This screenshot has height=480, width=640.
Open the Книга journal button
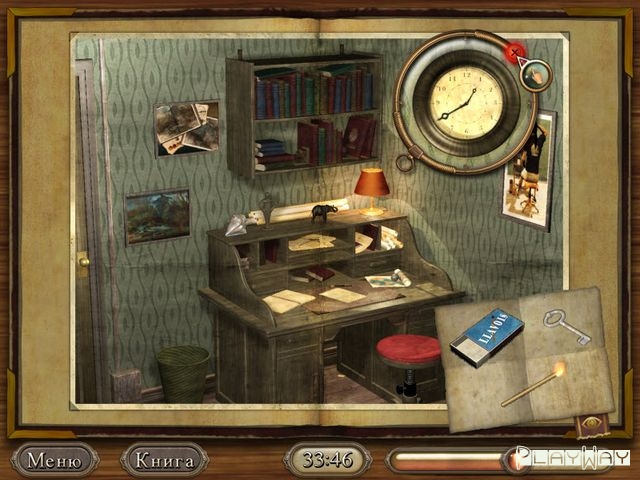click(x=164, y=460)
